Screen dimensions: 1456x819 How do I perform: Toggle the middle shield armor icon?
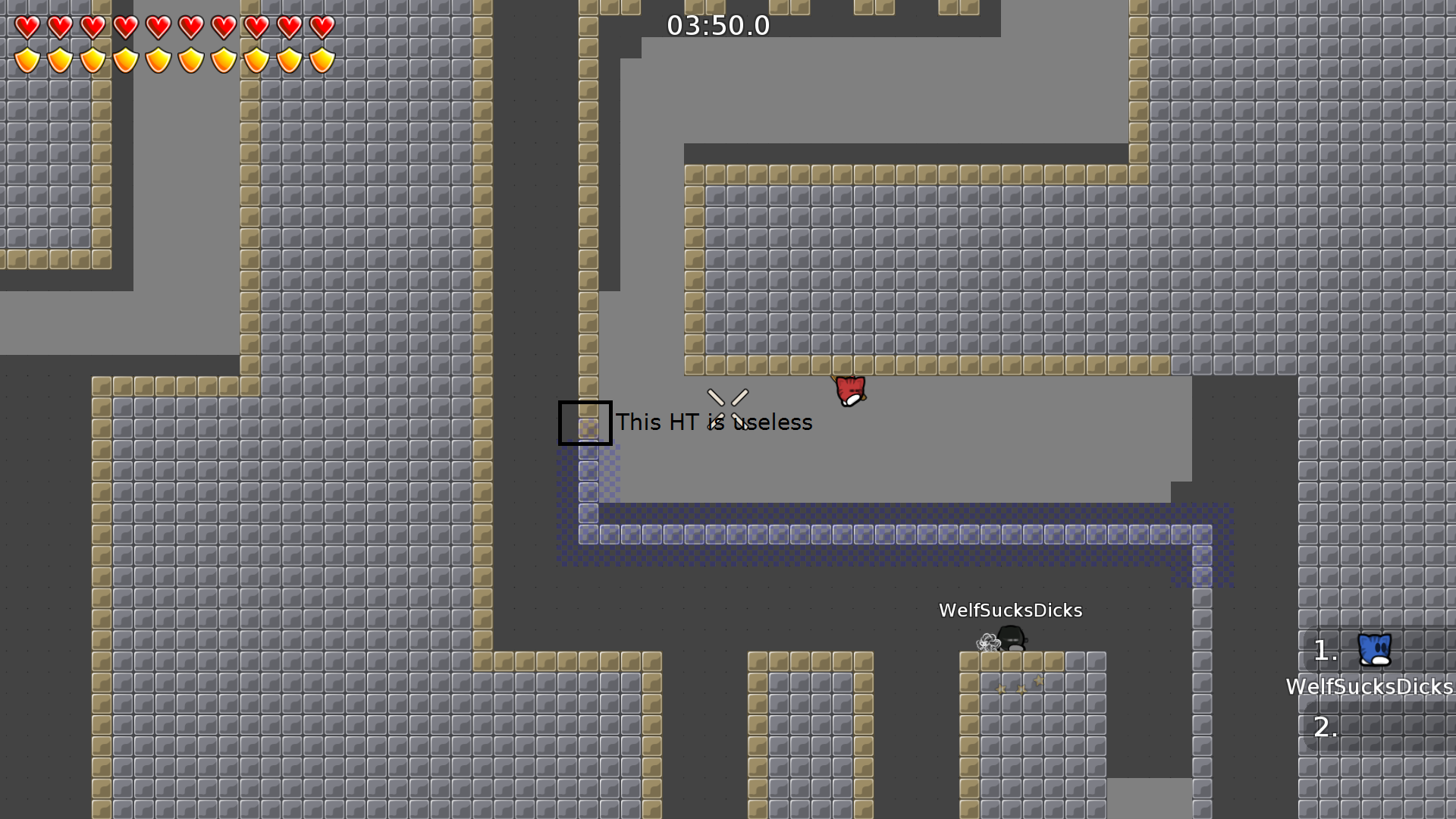[x=157, y=59]
